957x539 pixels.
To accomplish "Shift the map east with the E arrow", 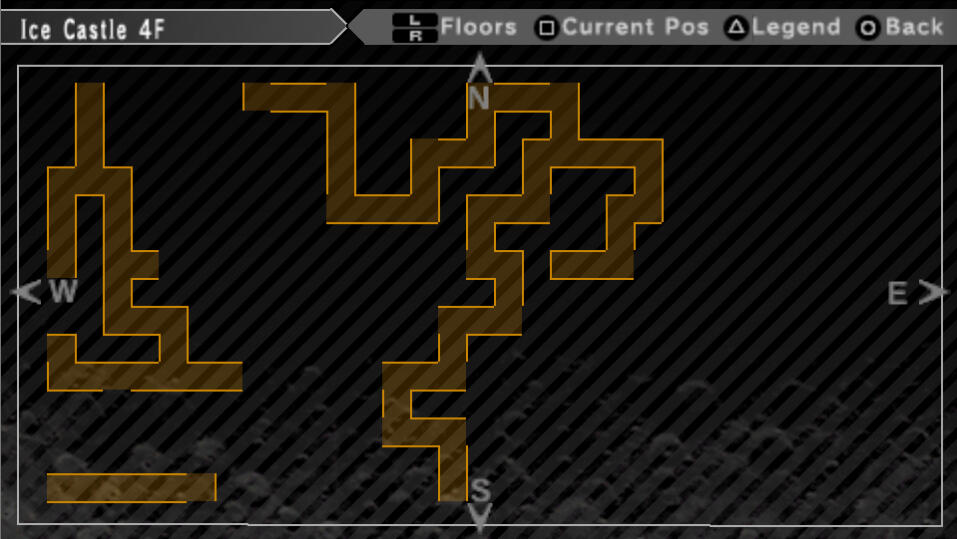I will click(932, 292).
